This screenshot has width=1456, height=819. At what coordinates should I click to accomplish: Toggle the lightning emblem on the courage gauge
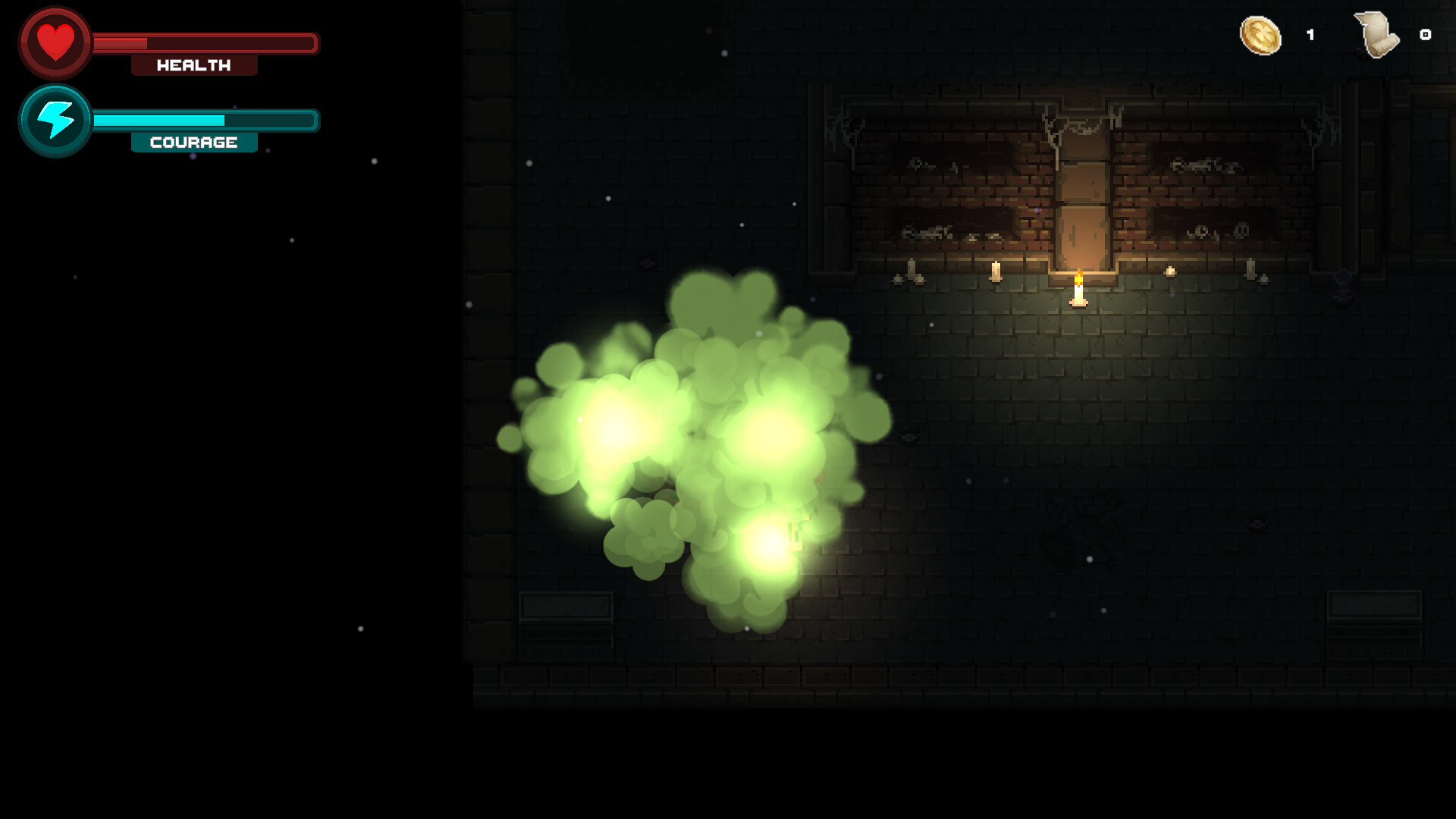(54, 119)
